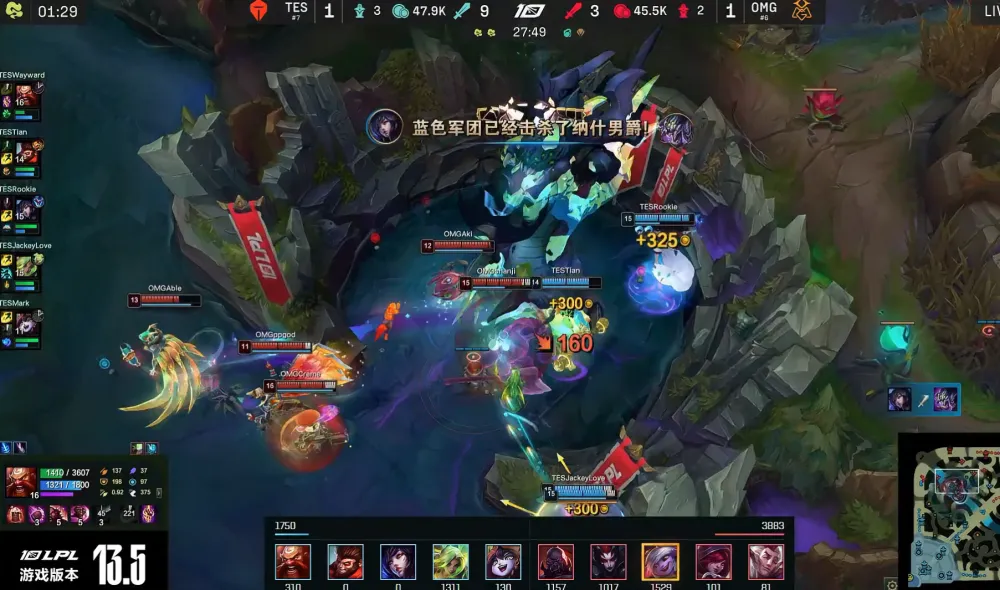Expand the champion stats panel arrow
Screen dimensions: 1000x590
click(x=159, y=493)
